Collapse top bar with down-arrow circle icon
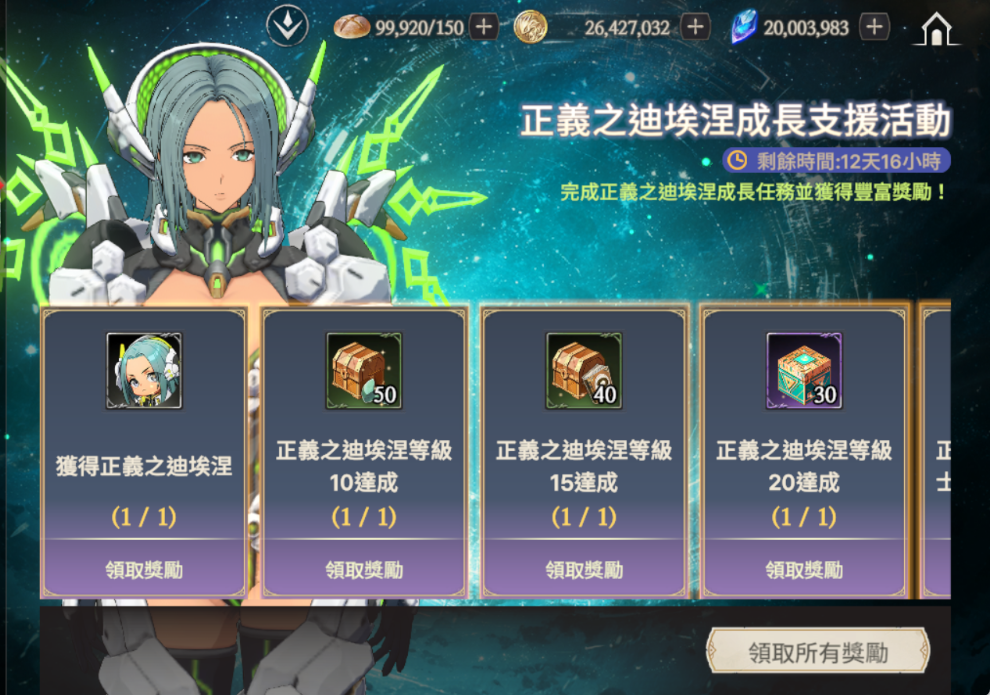Screen dimensions: 990x695 click(287, 27)
